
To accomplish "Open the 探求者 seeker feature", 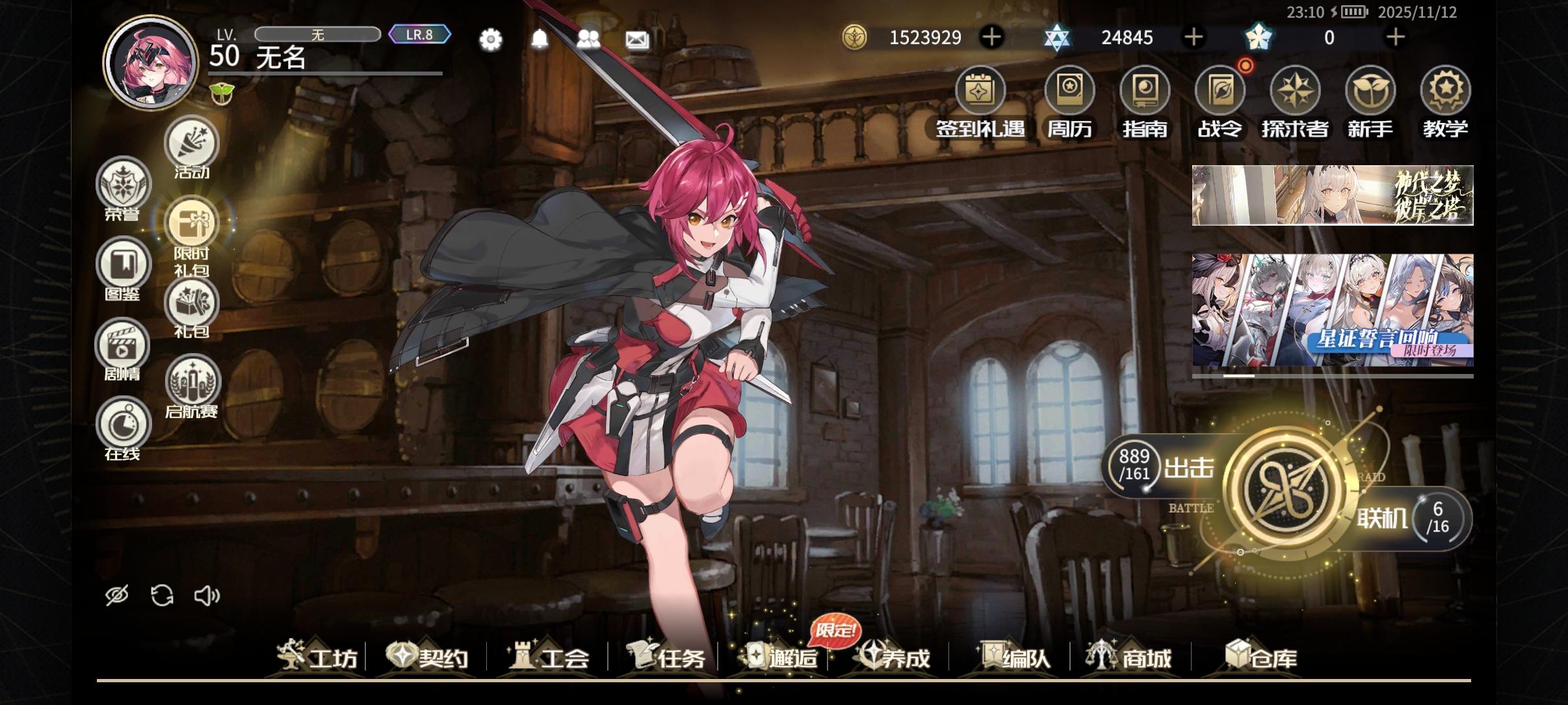I will coord(1295,91).
